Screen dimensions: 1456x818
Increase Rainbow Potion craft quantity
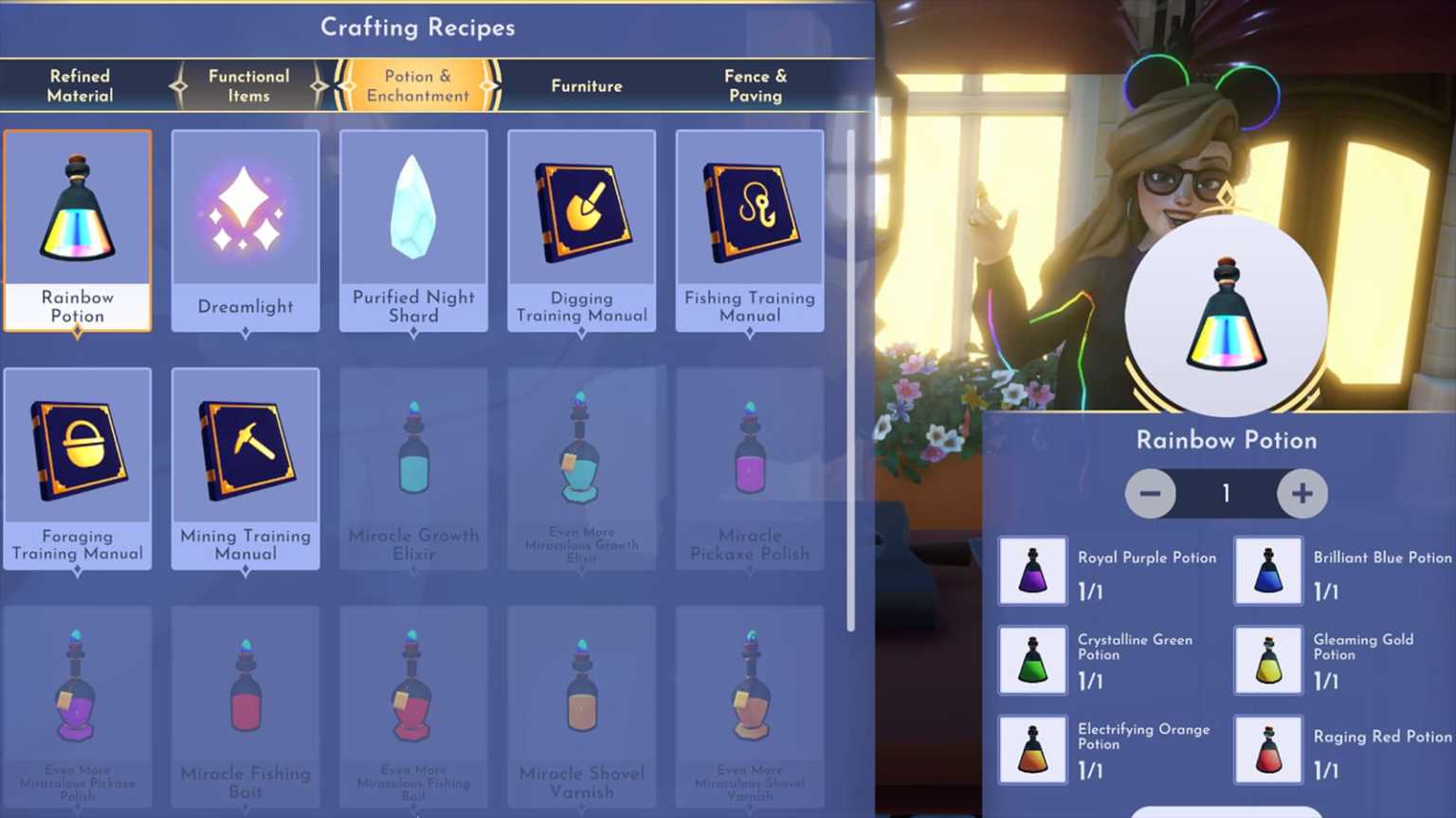pos(1302,493)
